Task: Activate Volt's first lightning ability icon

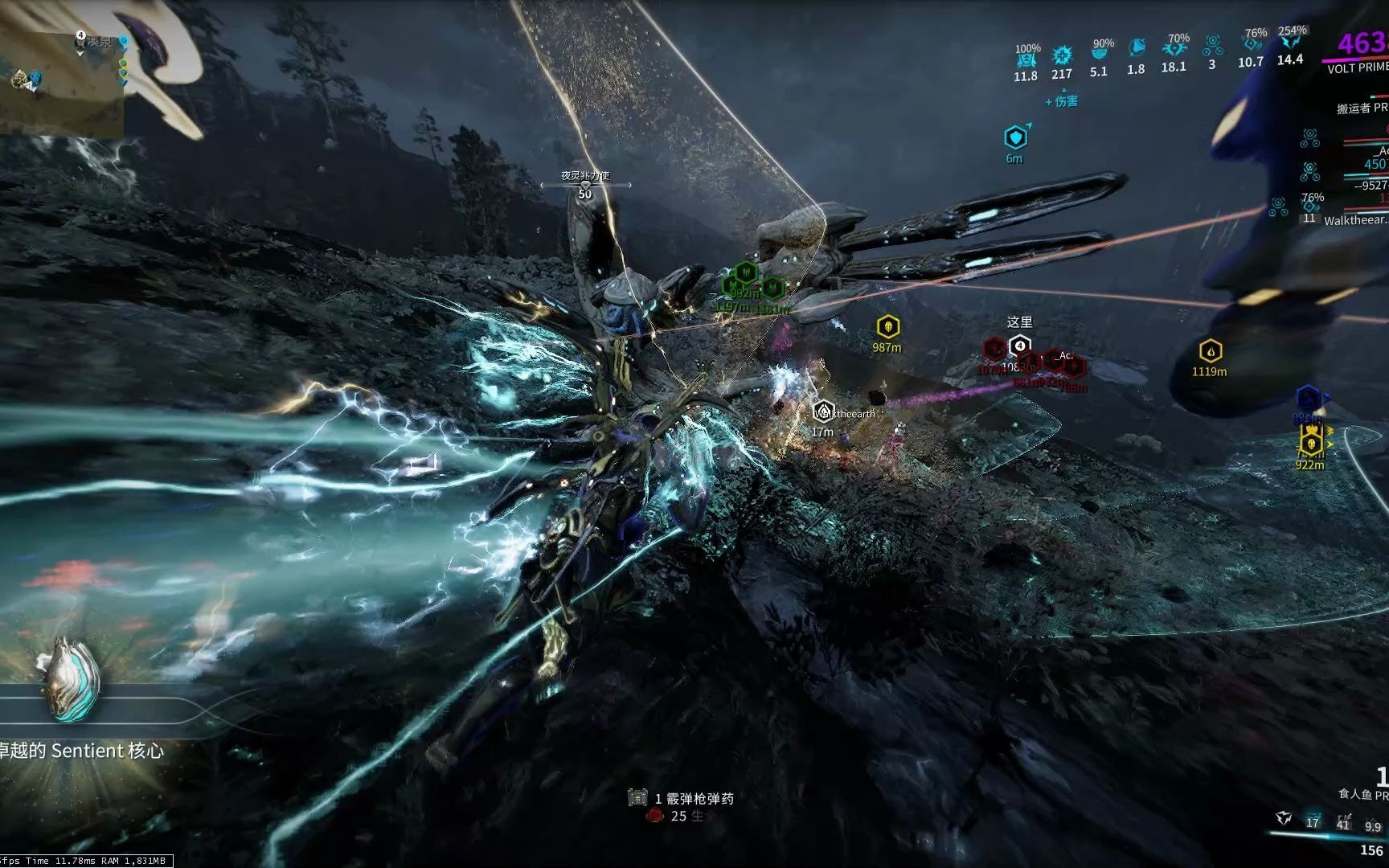Action: tap(1284, 819)
